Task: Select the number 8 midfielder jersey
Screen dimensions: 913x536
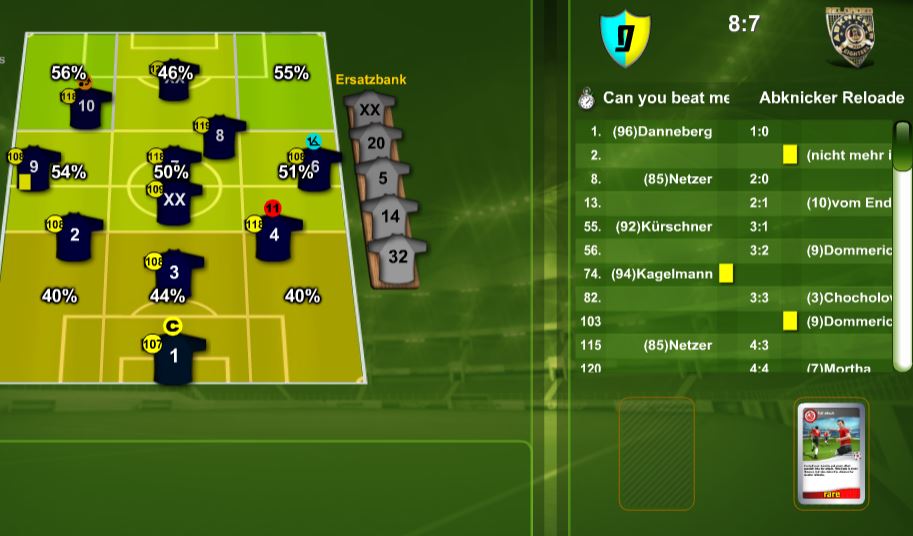Action: (219, 137)
